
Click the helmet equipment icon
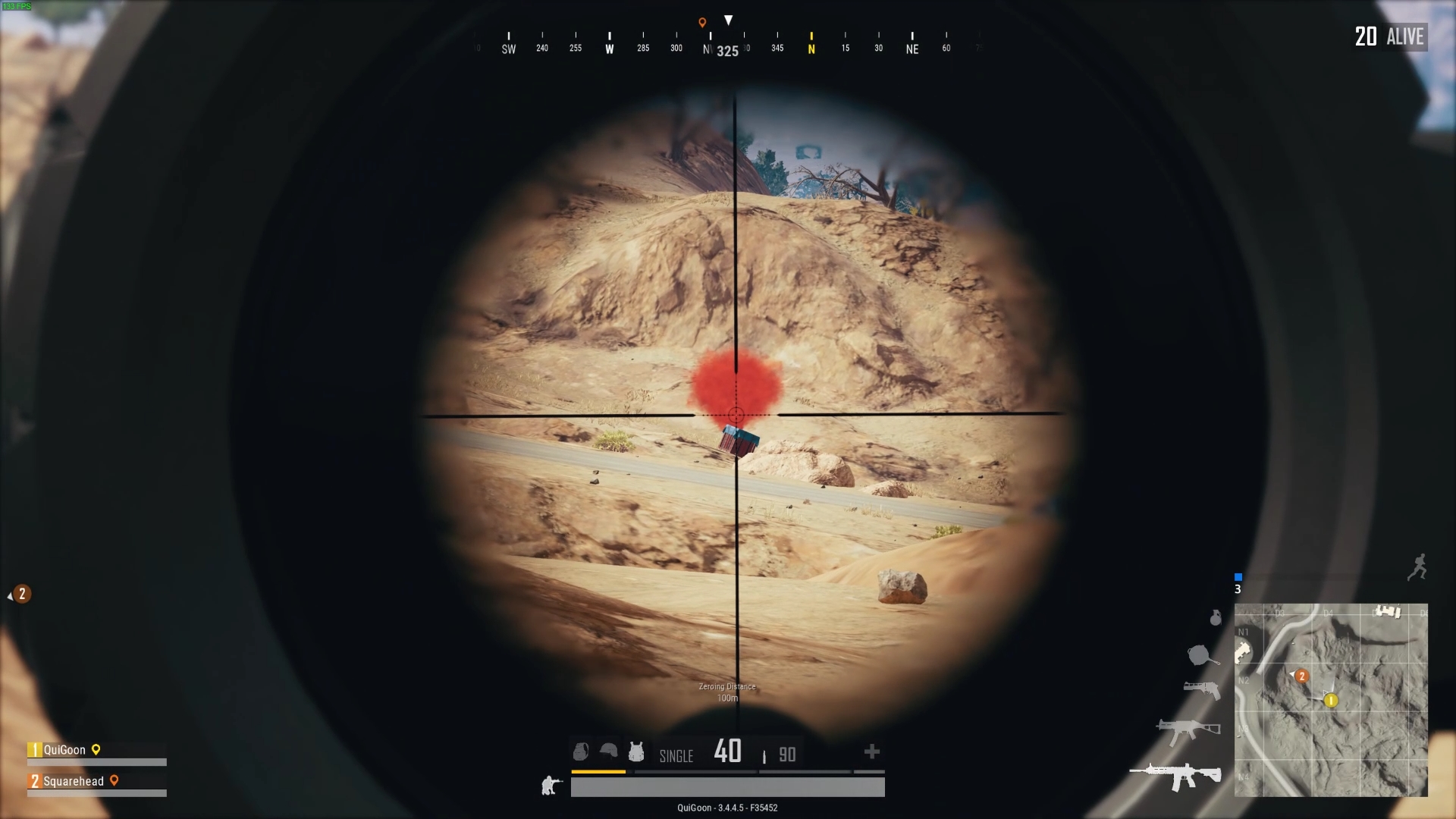click(x=607, y=751)
